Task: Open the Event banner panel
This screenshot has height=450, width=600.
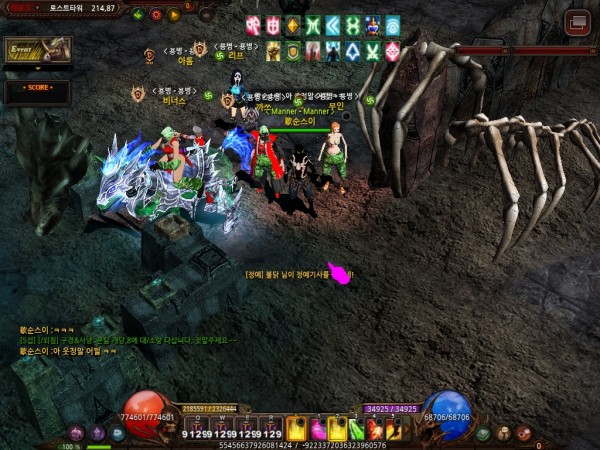Action: pos(37,49)
